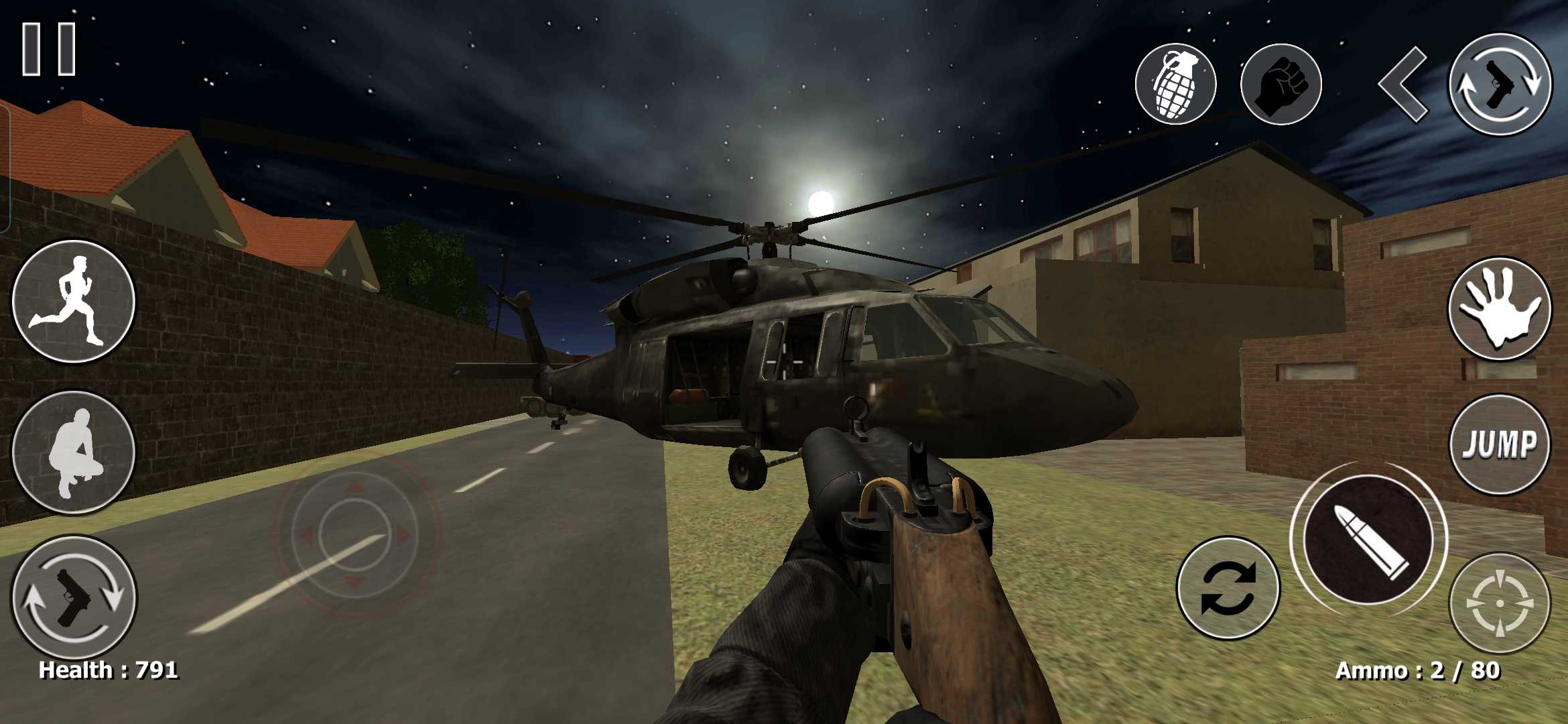Throw a grenade using the grenade icon
The width and height of the screenshot is (1568, 724).
(x=1175, y=84)
